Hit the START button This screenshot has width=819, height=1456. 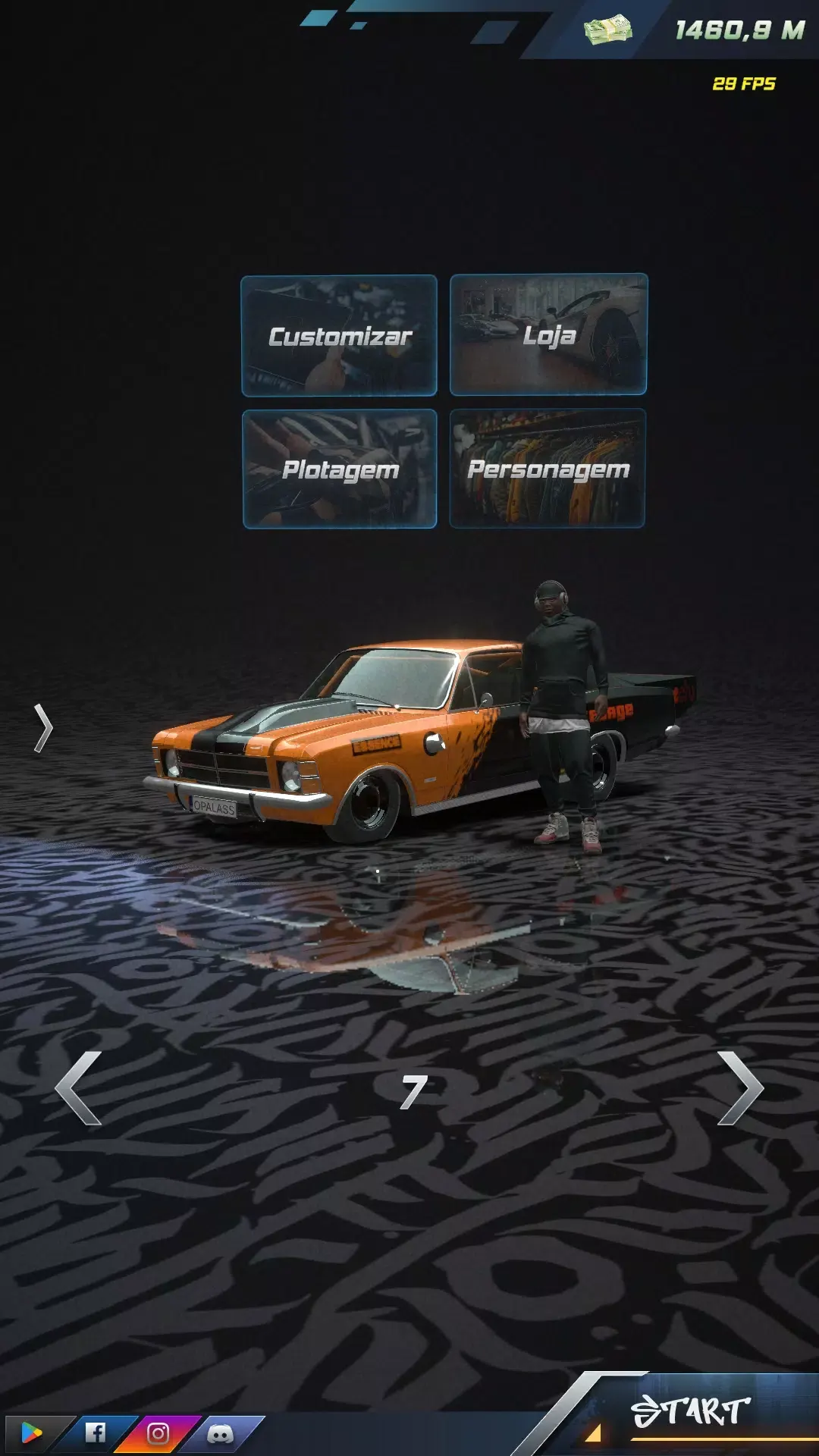coord(691,1411)
